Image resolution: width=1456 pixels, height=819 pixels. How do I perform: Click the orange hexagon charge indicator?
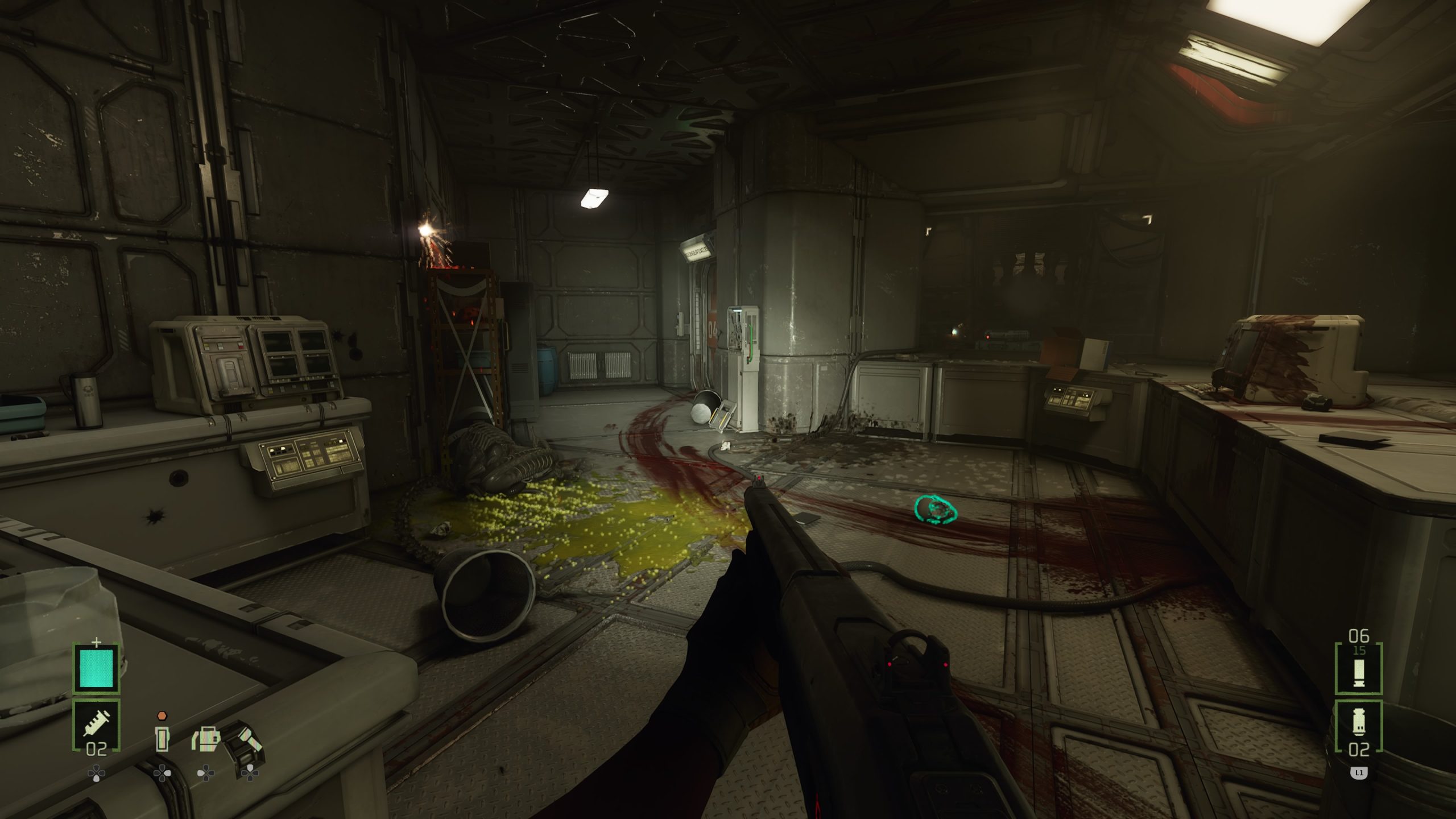coord(162,715)
